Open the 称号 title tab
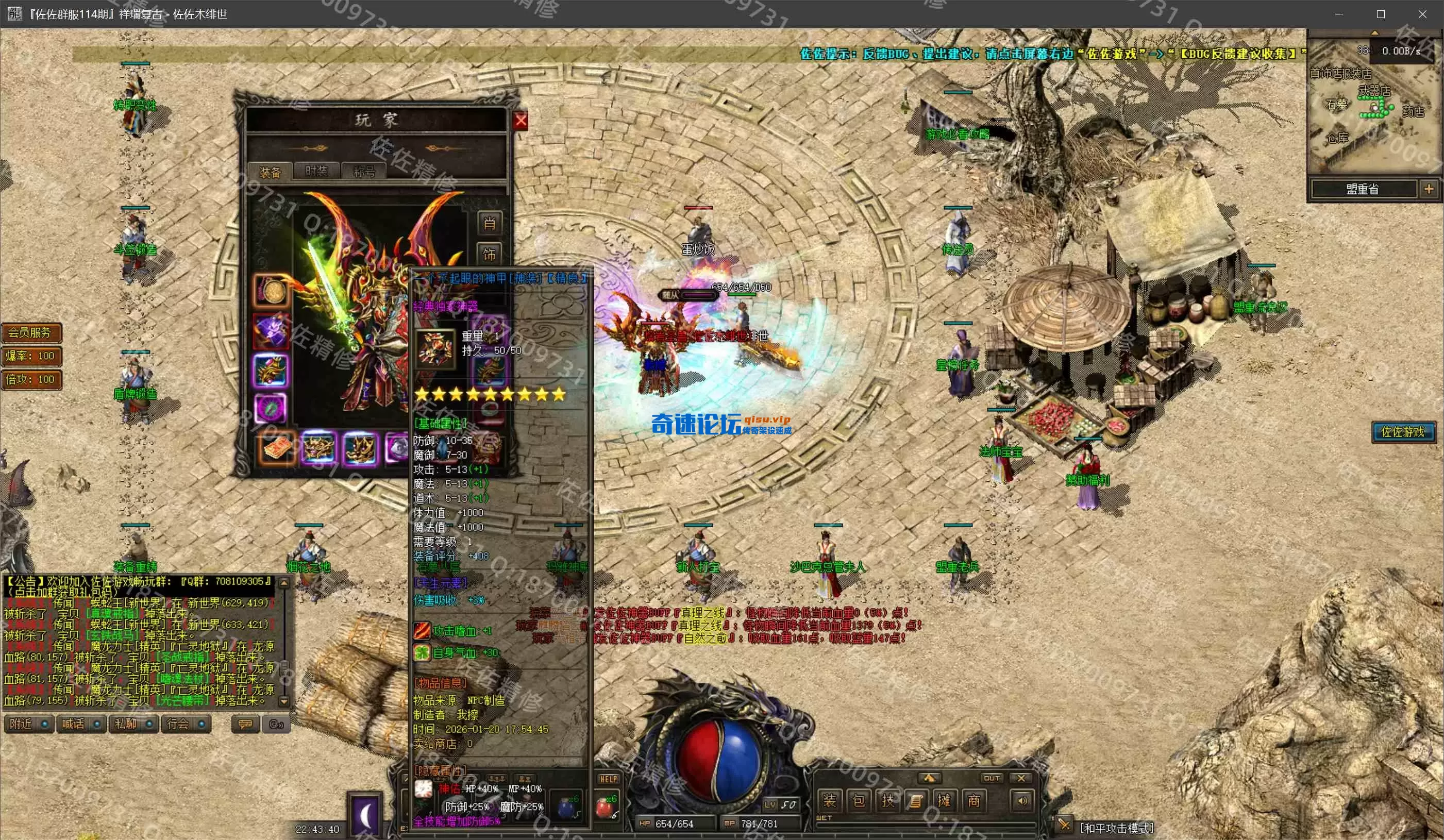 (363, 171)
